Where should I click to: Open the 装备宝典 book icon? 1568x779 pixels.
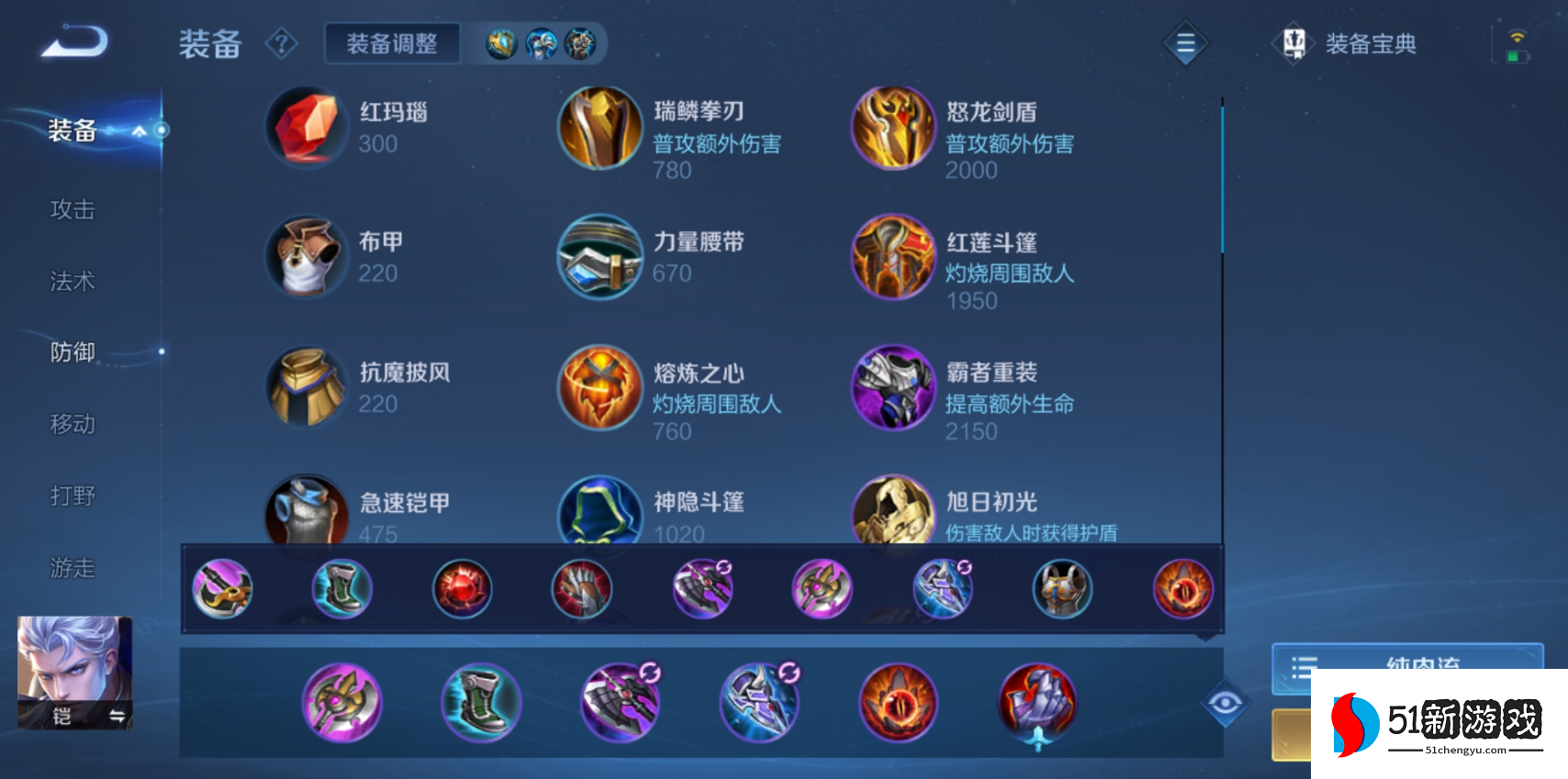[1294, 43]
